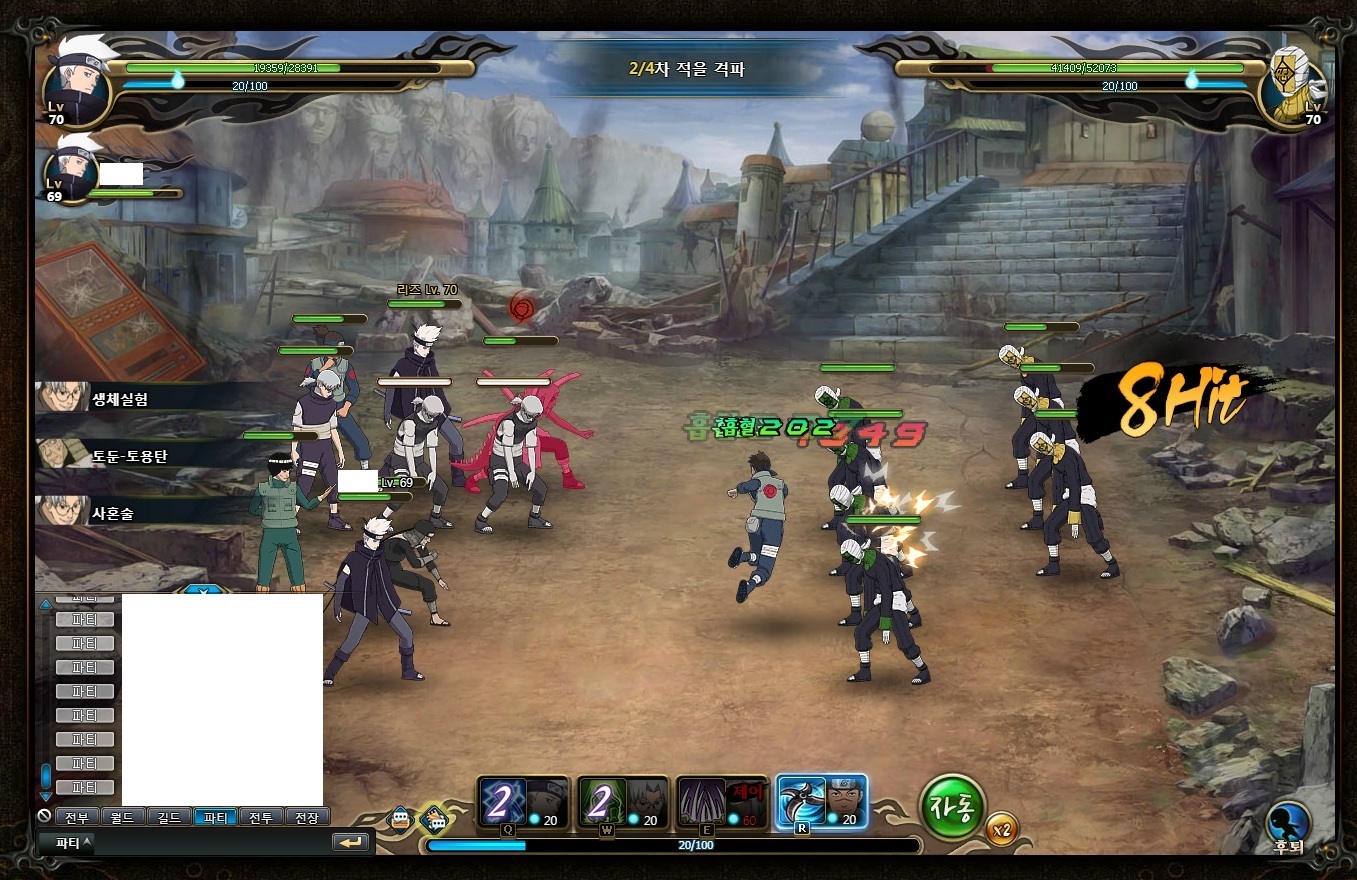
Task: Switch battle speed with the x2 button
Action: click(x=1001, y=829)
